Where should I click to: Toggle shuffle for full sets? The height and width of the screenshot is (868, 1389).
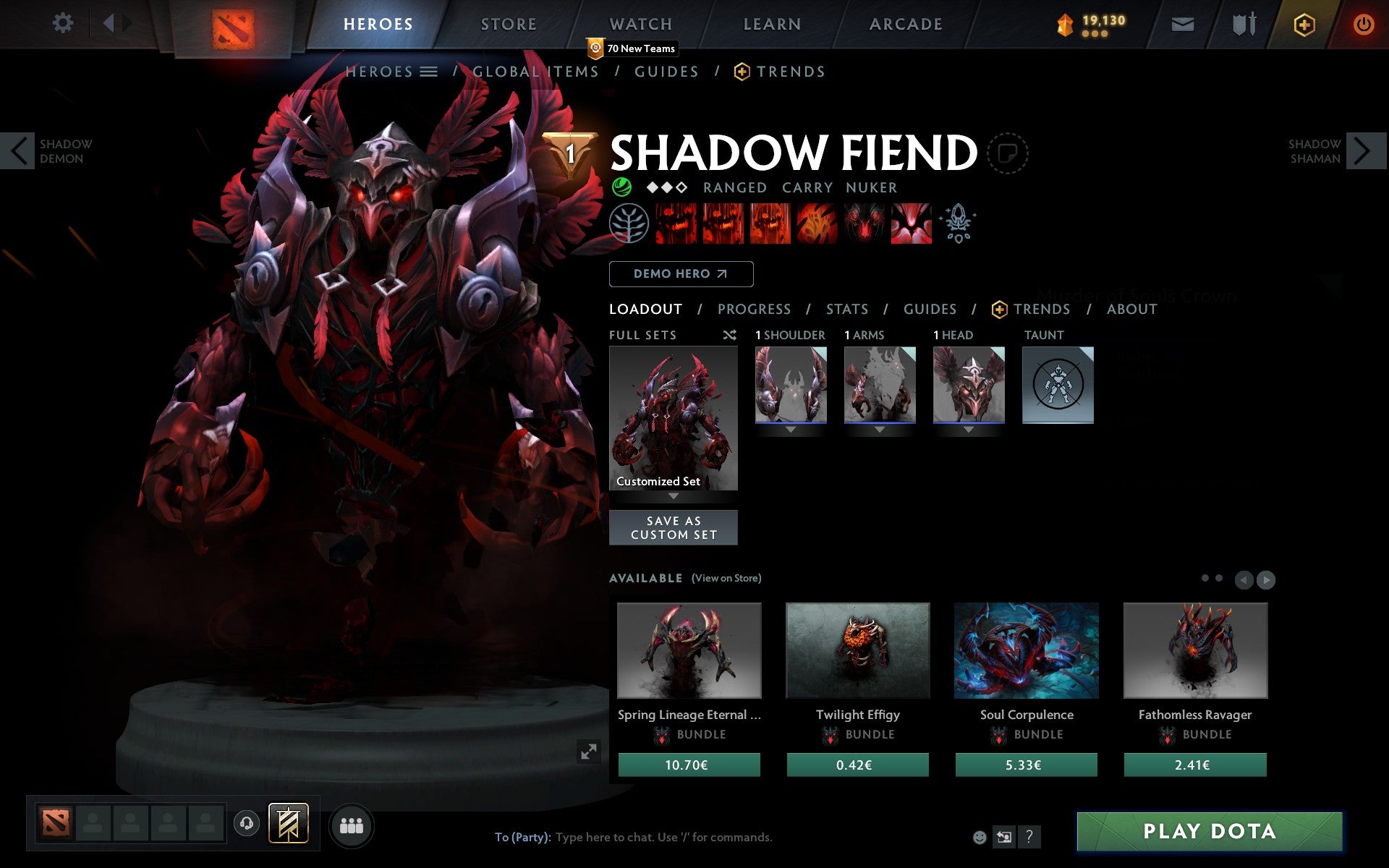[x=731, y=335]
